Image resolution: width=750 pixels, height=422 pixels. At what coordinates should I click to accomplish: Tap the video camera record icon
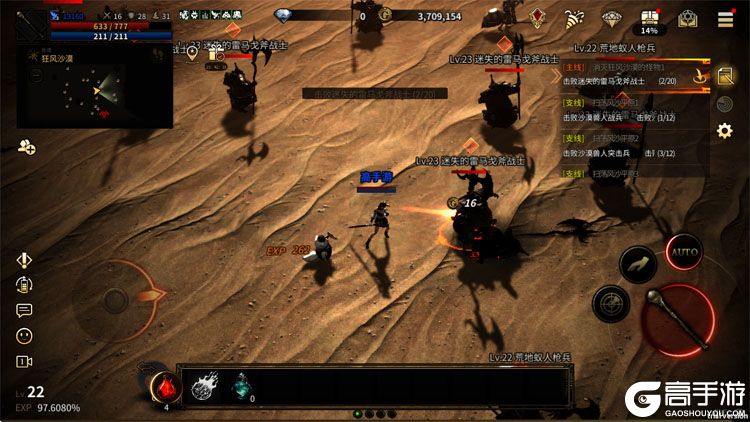[x=24, y=361]
